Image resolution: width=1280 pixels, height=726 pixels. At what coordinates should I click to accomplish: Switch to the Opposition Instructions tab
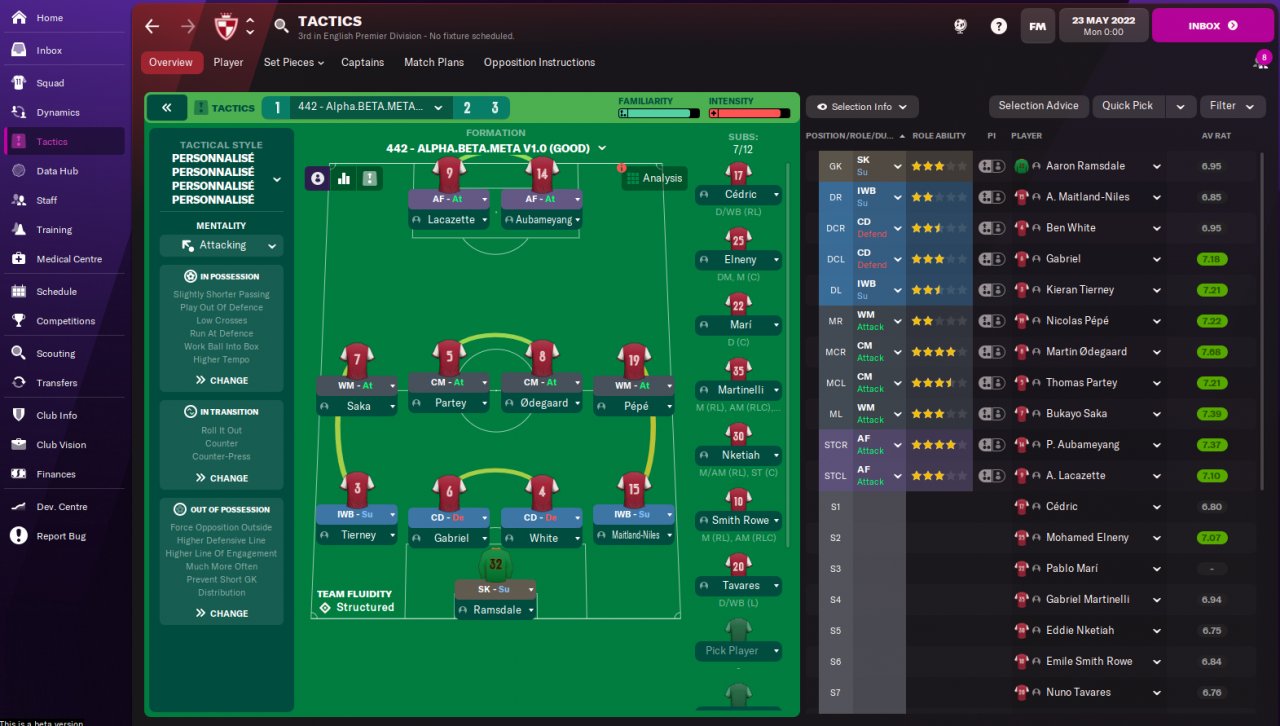coord(539,62)
